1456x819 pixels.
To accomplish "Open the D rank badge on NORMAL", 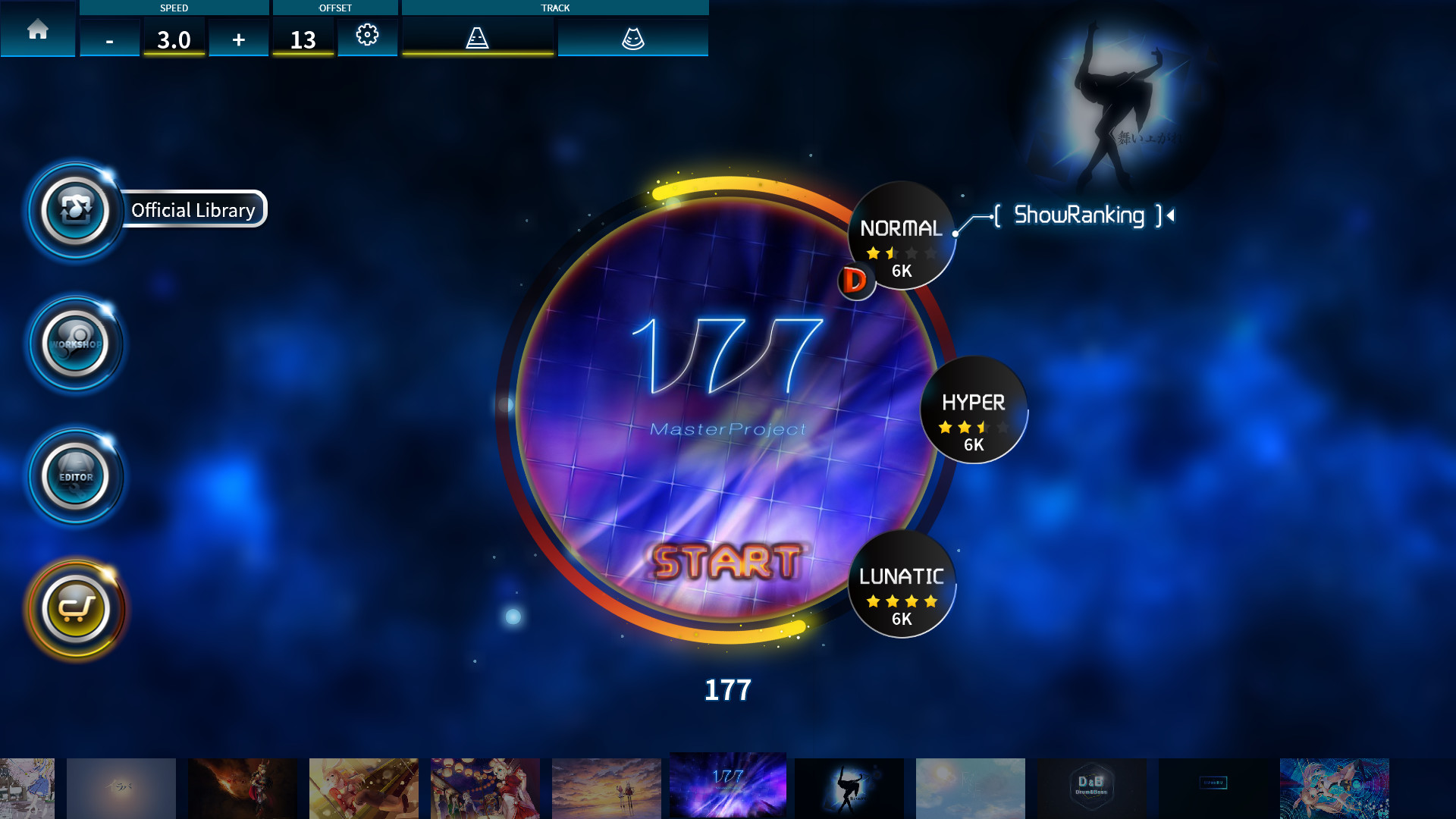I will pos(856,281).
